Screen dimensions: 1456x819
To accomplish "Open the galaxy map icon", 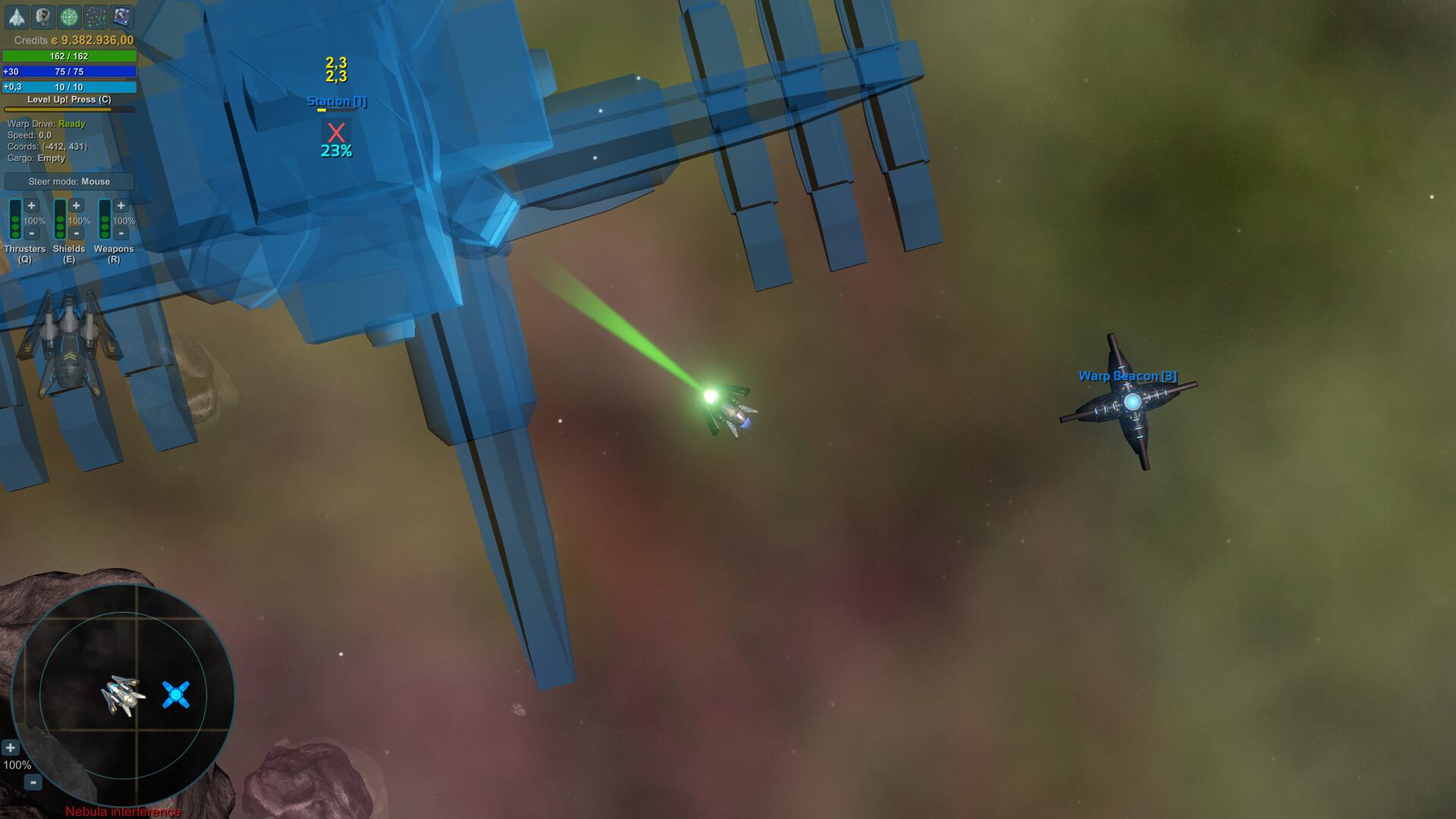I will point(121,14).
